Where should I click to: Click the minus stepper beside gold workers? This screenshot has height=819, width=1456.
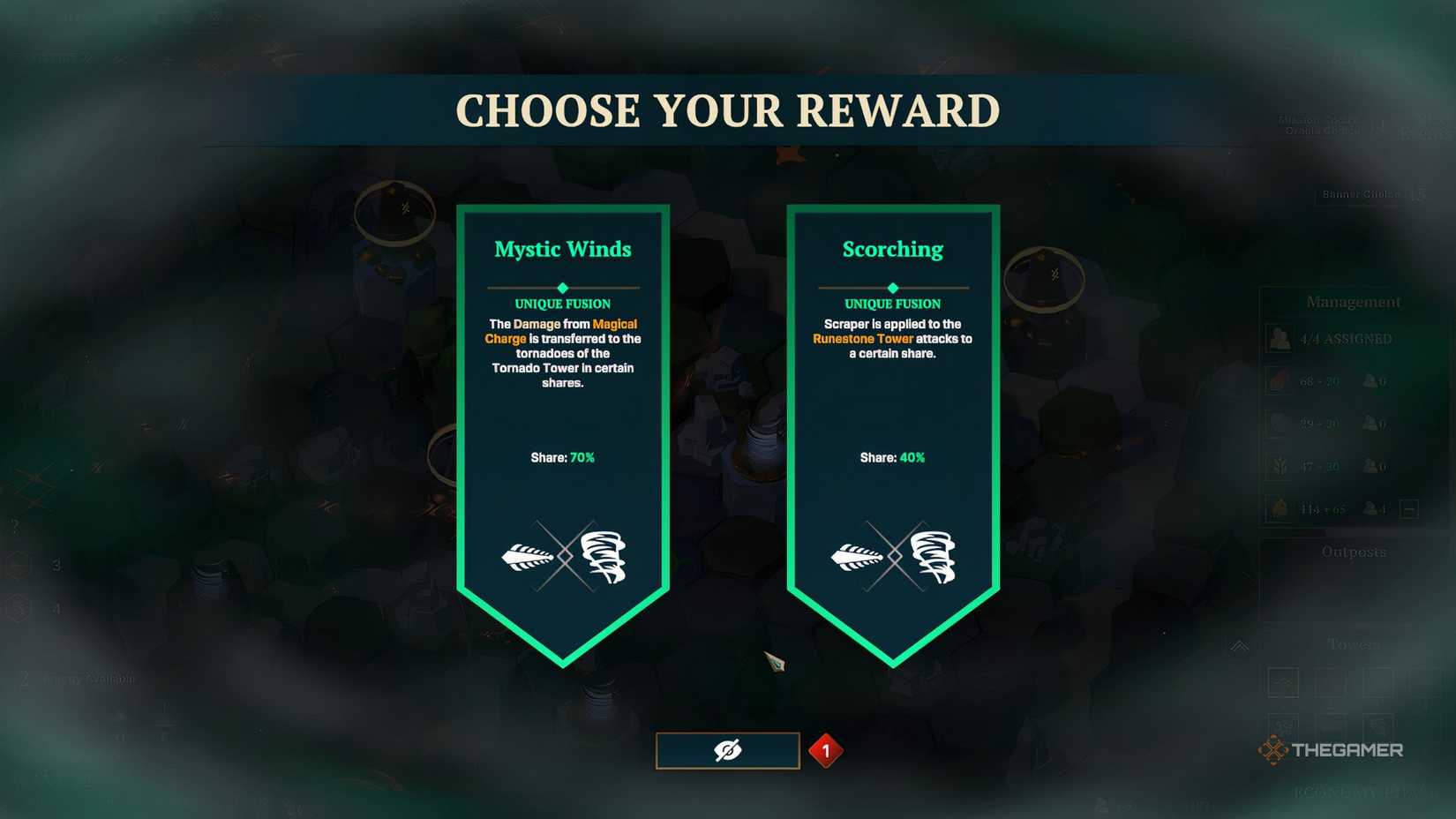click(x=1408, y=509)
